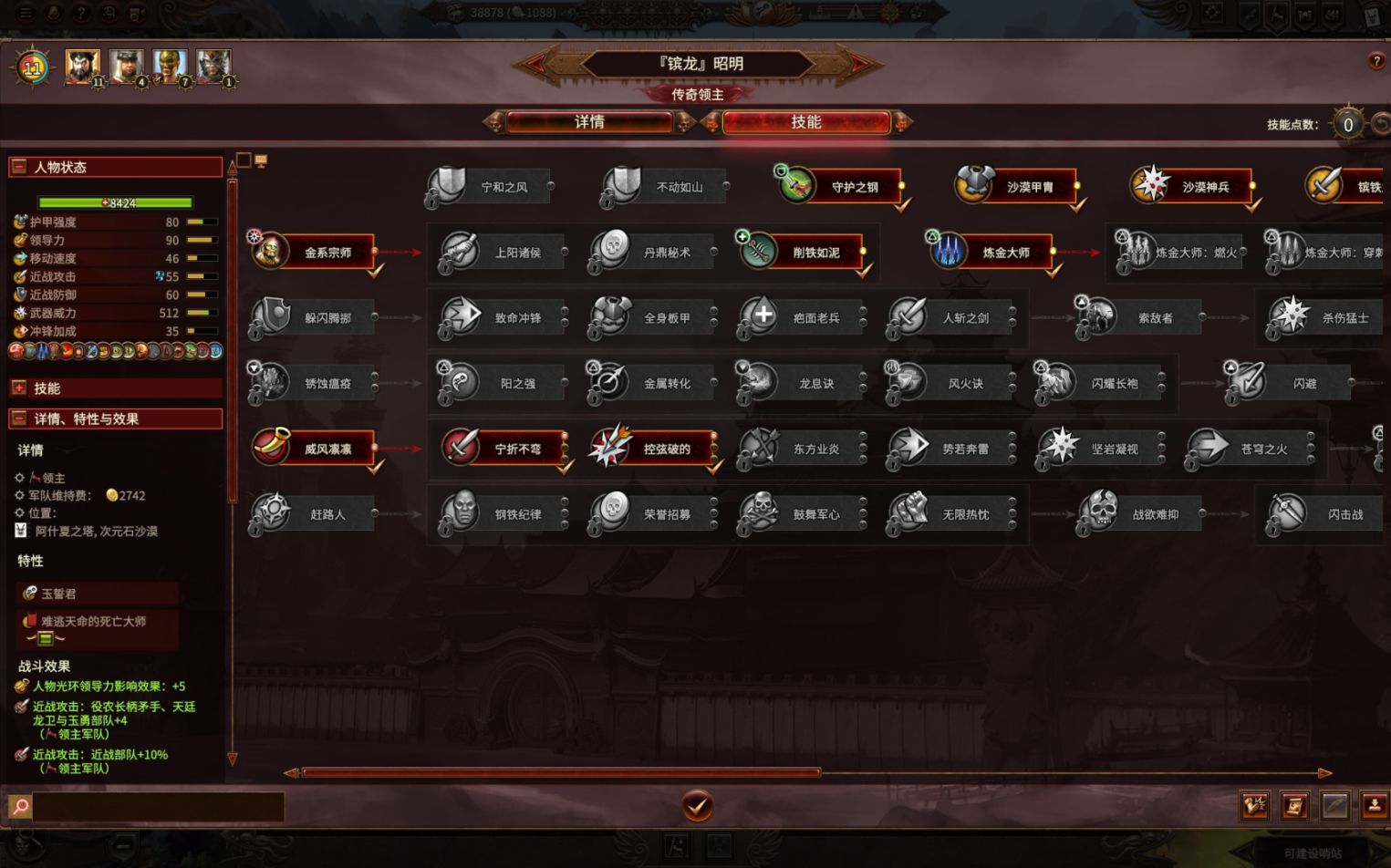Image resolution: width=1391 pixels, height=868 pixels.
Task: Select the 技能 tab
Action: [x=805, y=122]
